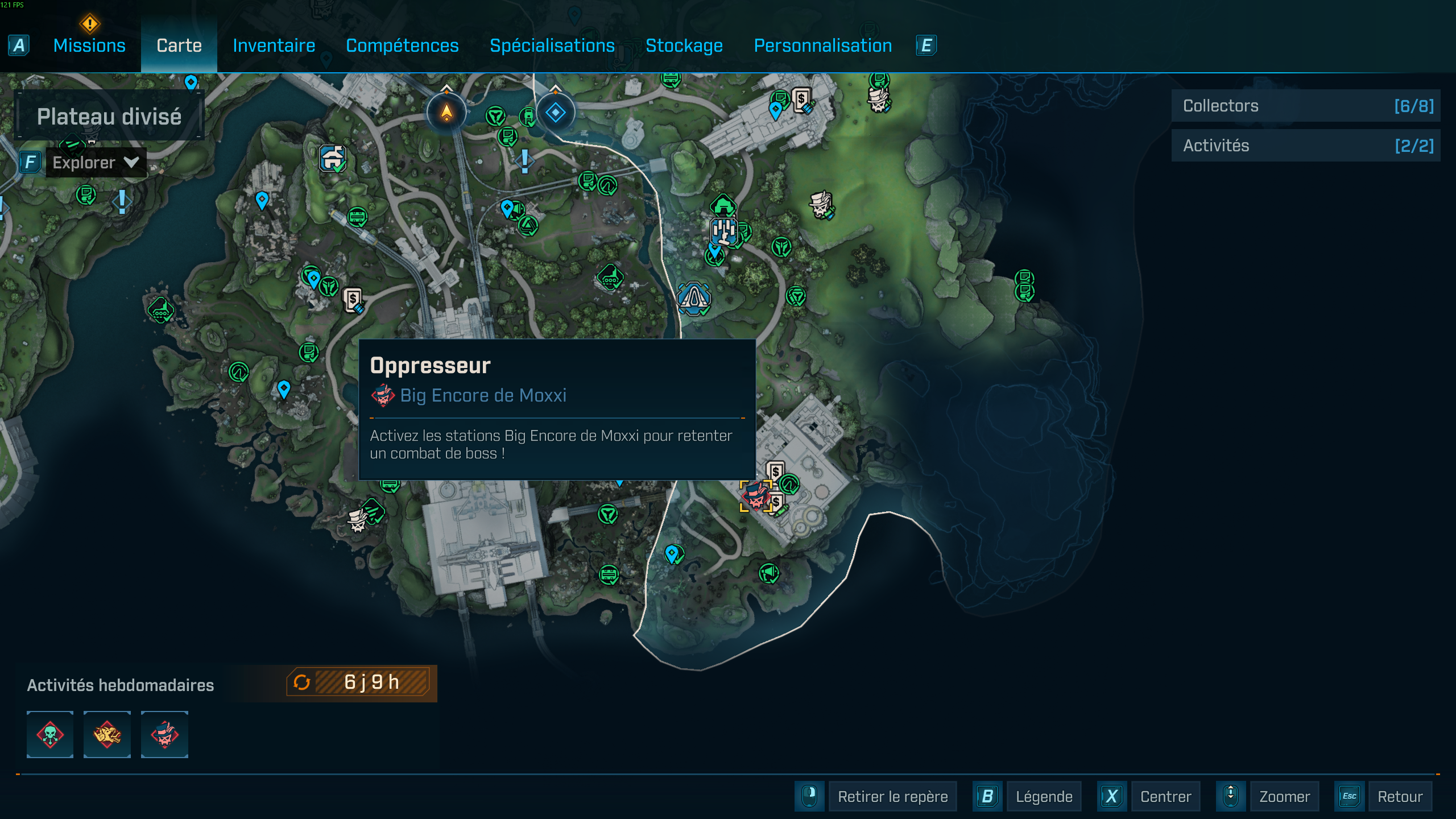The width and height of the screenshot is (1456, 819).
Task: Switch to the Personnalisation tab
Action: click(822, 45)
